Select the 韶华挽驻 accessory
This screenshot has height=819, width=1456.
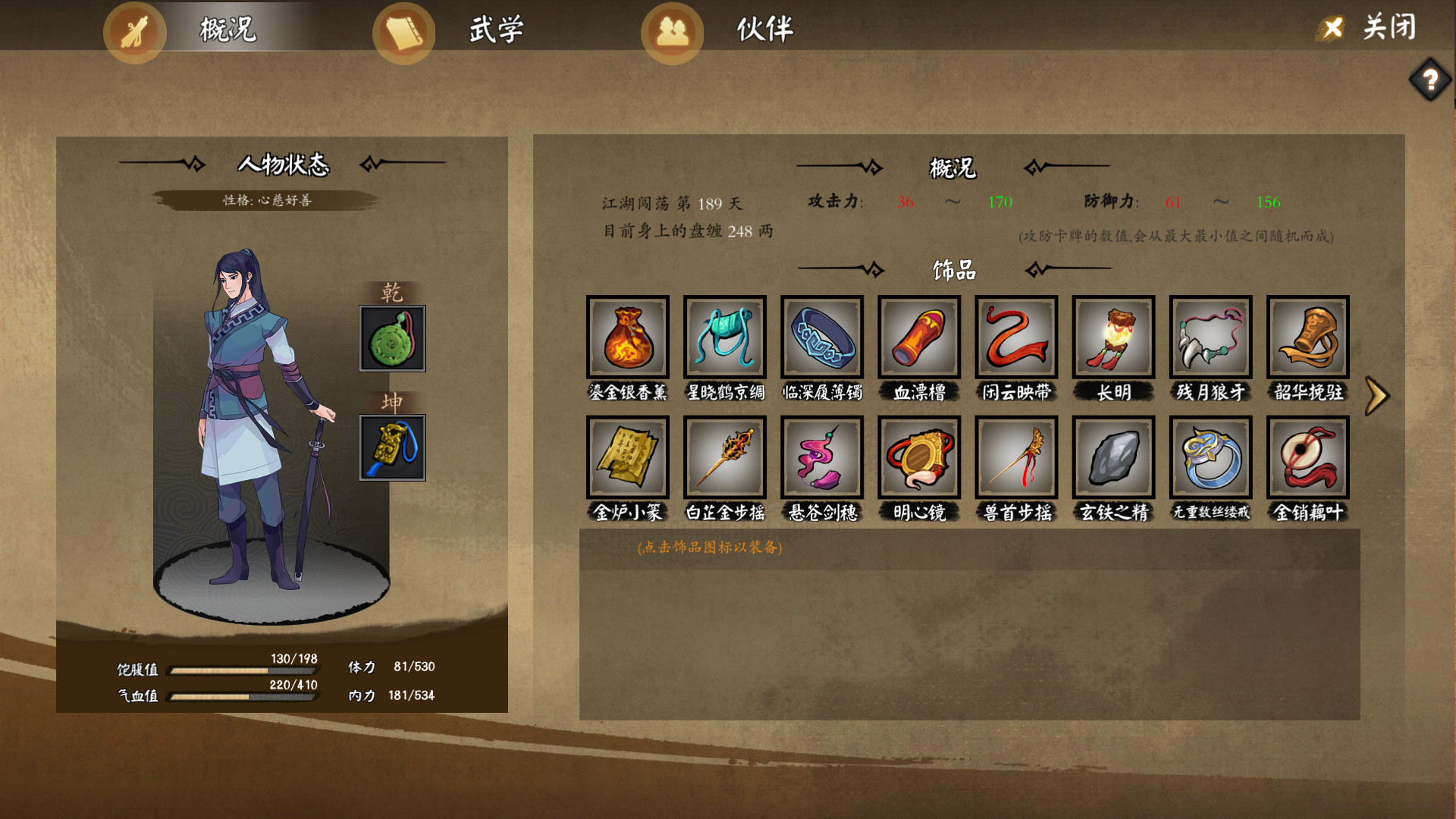point(1307,337)
